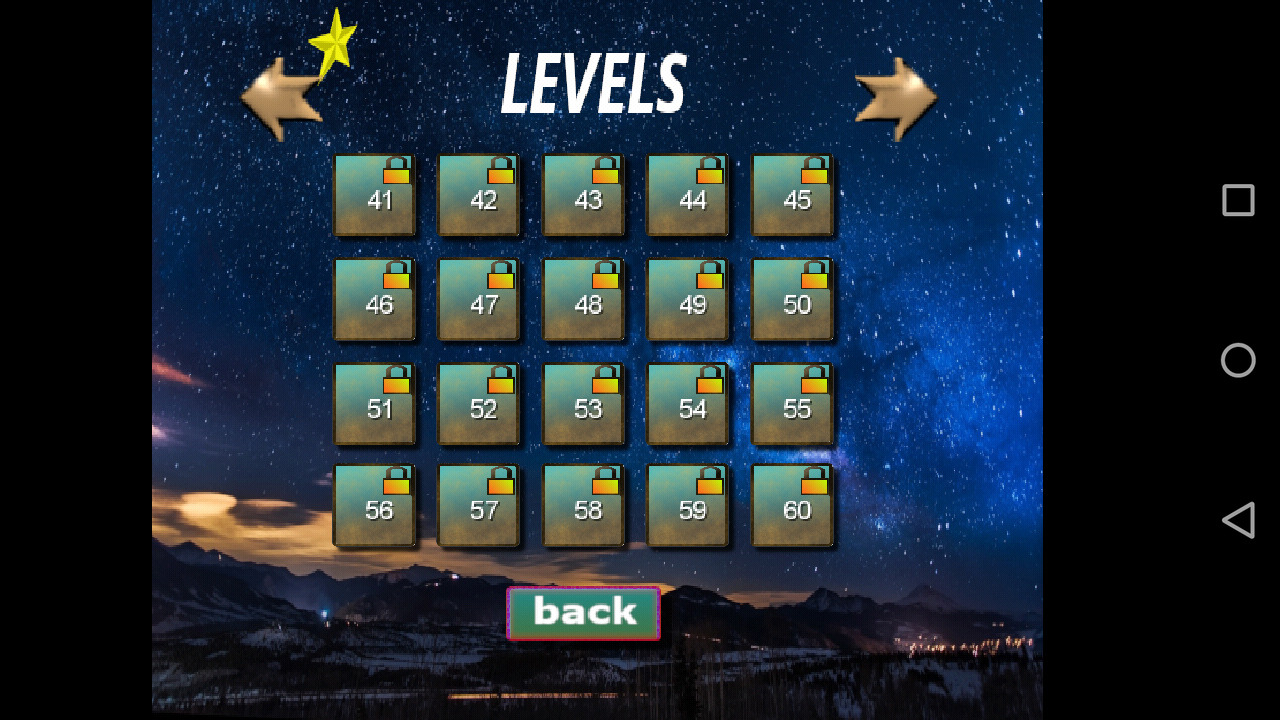Screen dimensions: 1280x720
Task: Open level 44
Action: 688,197
